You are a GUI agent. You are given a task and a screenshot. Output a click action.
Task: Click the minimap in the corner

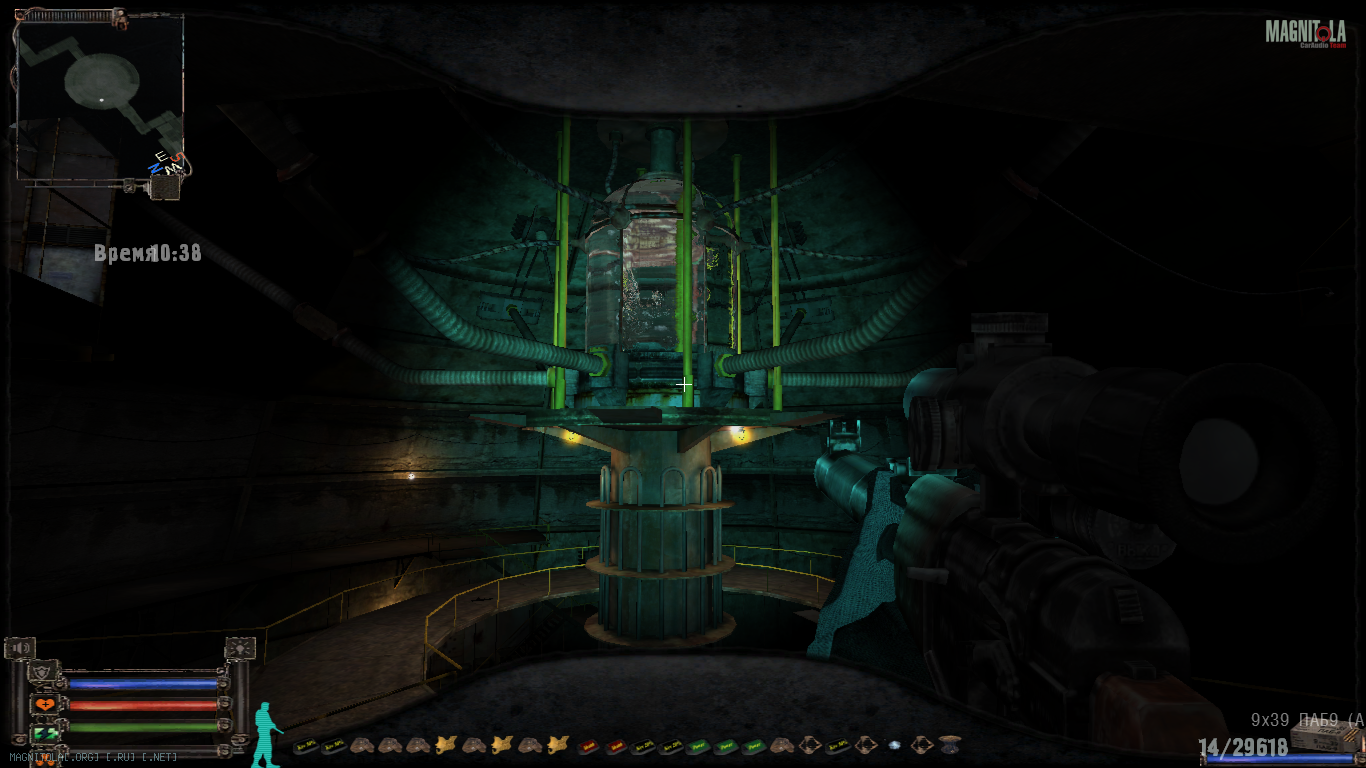[100, 95]
